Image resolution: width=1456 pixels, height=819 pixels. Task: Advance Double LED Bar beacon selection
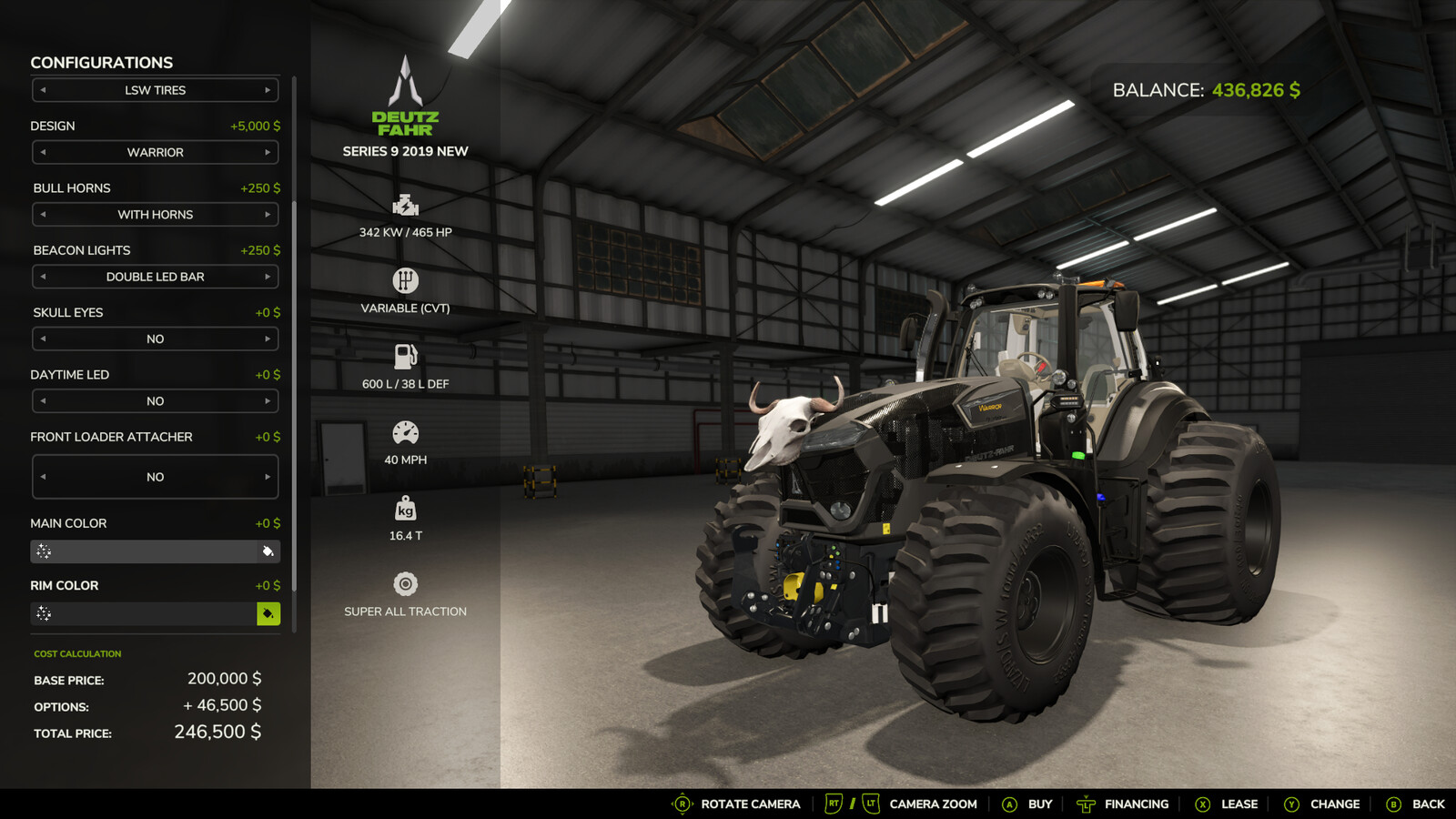(269, 277)
